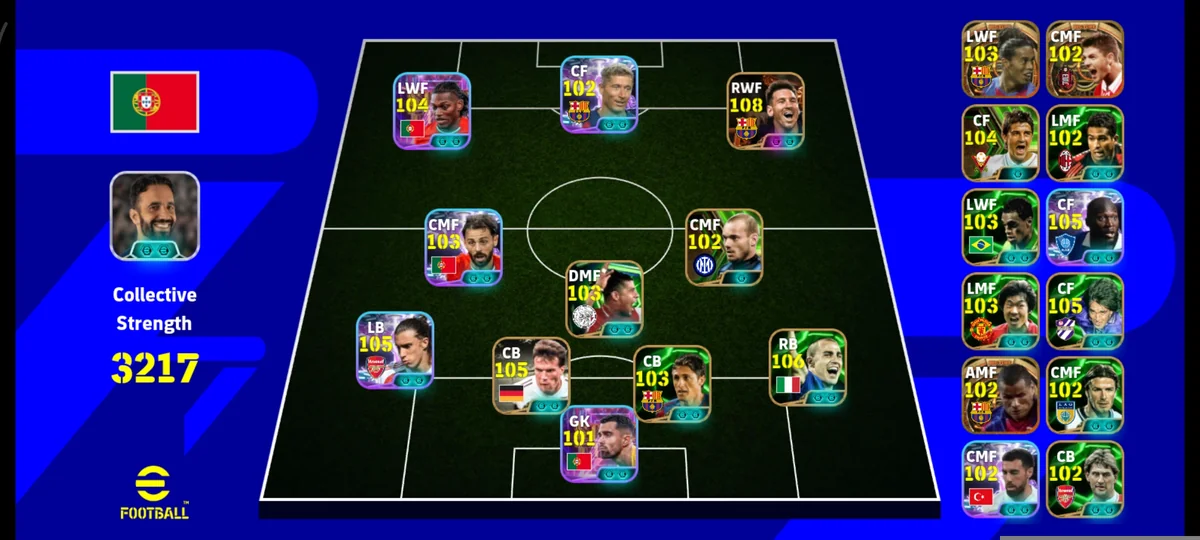The width and height of the screenshot is (1200, 540).
Task: Choose the CB 103 card on the pitch
Action: click(x=672, y=384)
